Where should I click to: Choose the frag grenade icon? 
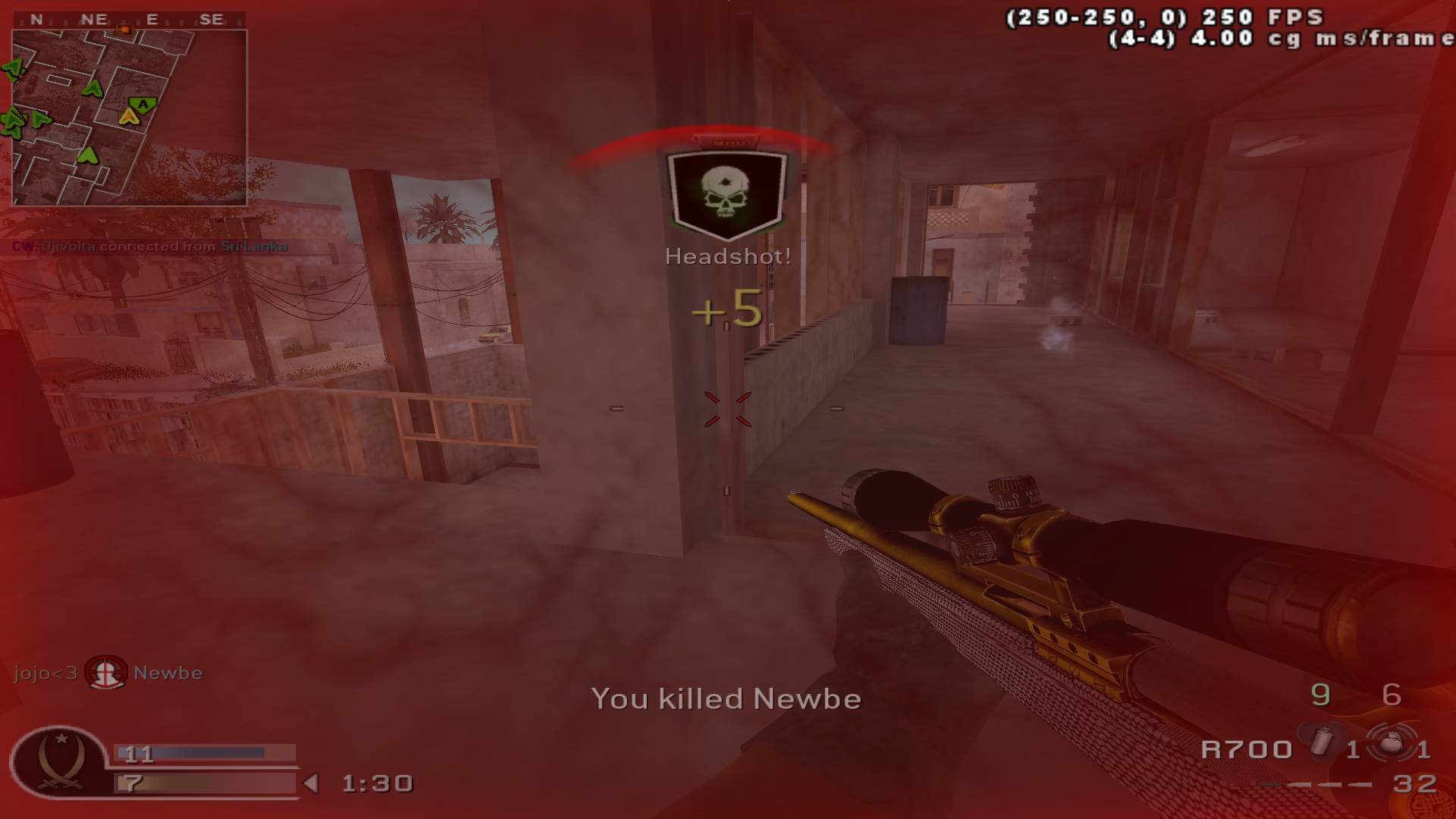(1391, 744)
